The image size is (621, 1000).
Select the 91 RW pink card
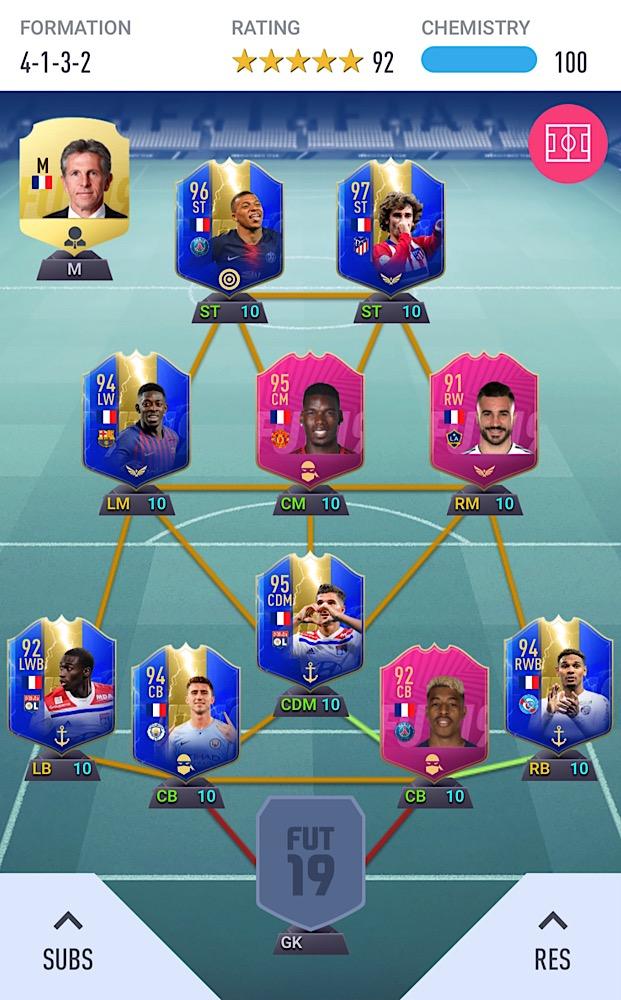[484, 420]
